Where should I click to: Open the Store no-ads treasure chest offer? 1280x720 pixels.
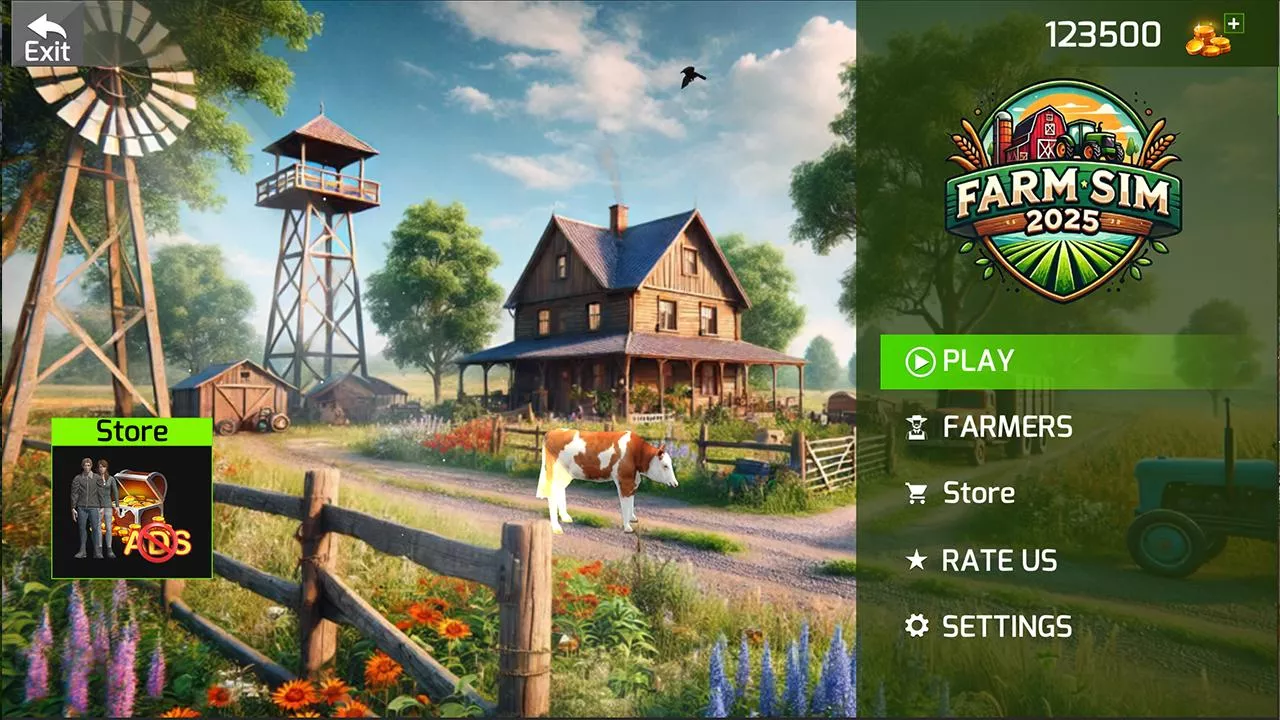[x=132, y=500]
